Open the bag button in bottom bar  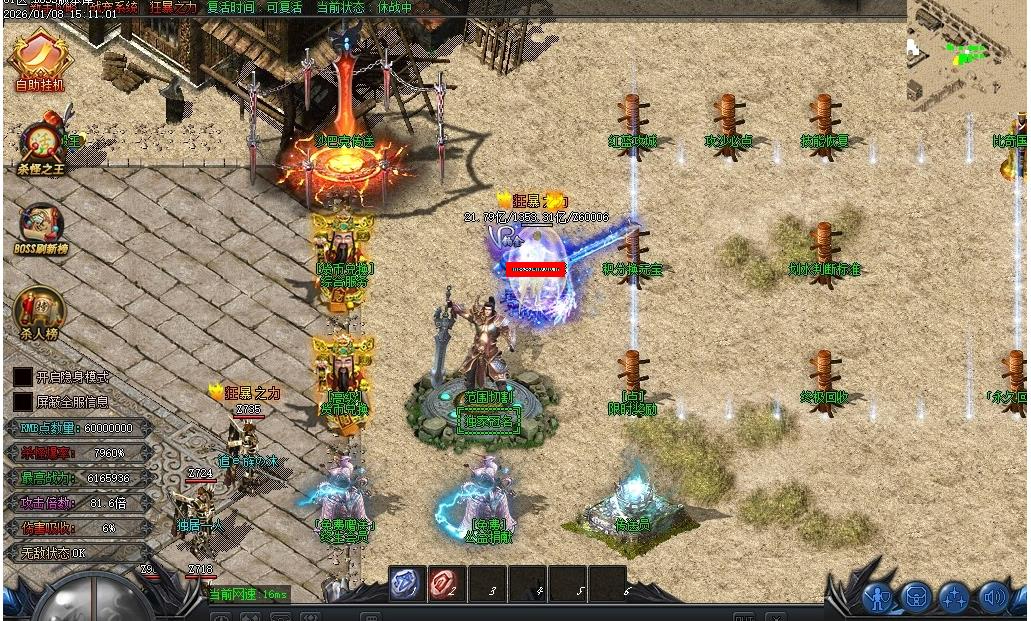point(916,598)
